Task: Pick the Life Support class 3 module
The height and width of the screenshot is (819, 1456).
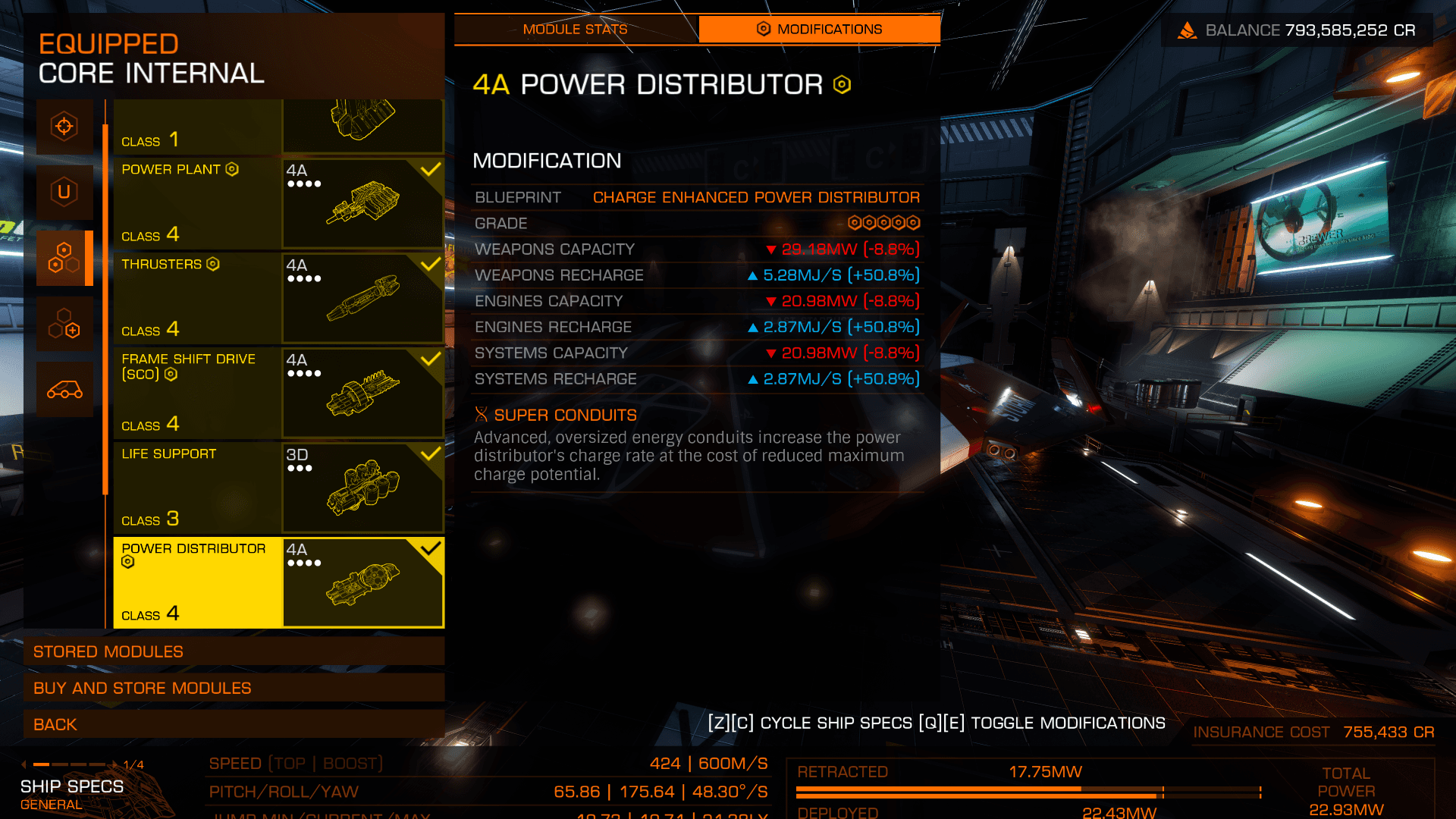Action: [x=278, y=488]
